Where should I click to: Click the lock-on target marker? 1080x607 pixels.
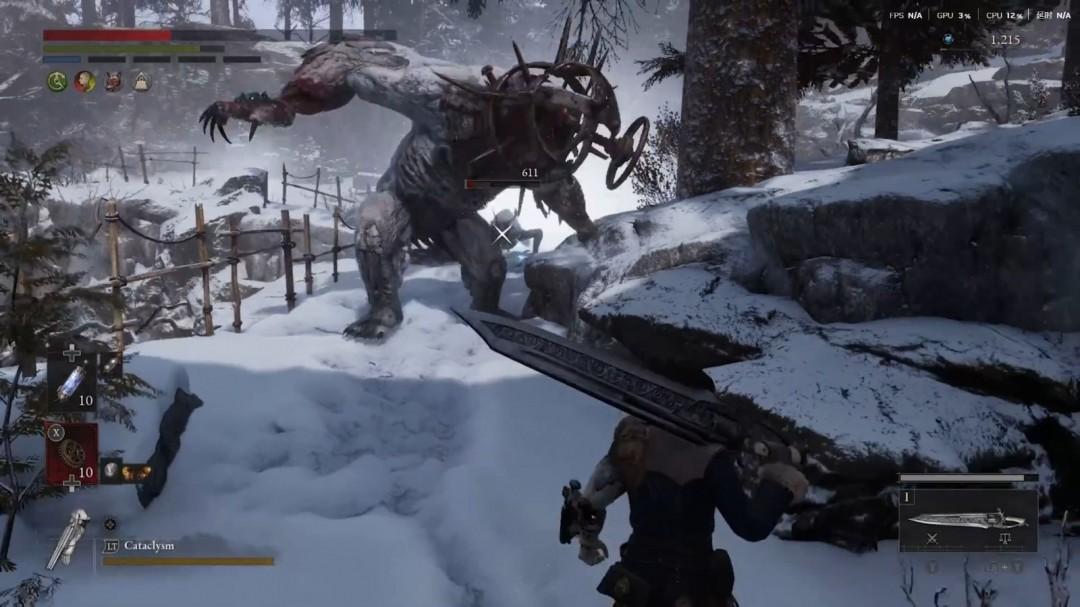tap(501, 234)
